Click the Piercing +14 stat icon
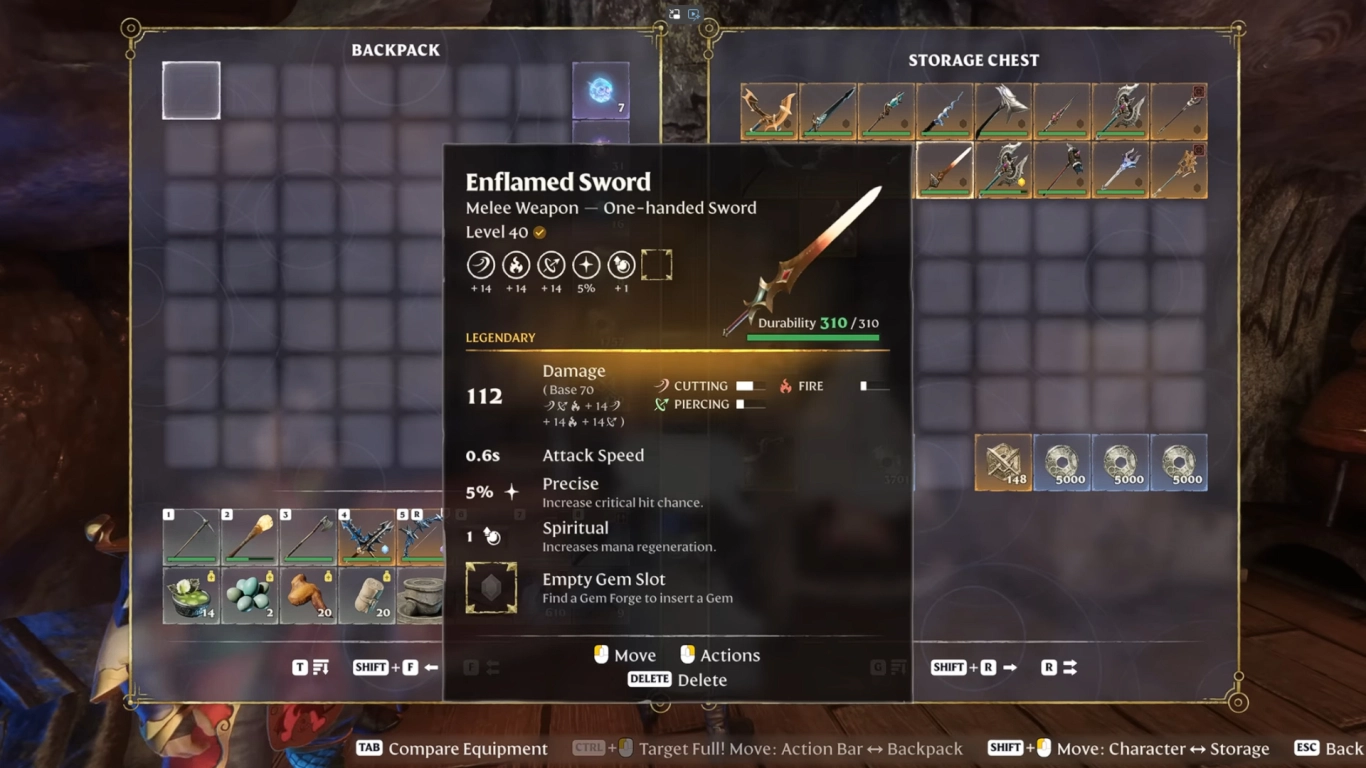The image size is (1366, 768). pos(551,266)
